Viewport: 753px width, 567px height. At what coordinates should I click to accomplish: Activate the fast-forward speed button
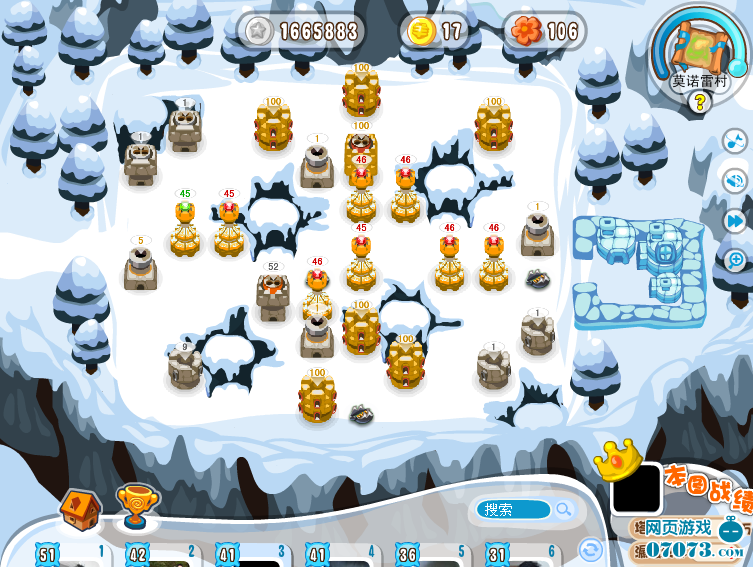pos(735,221)
